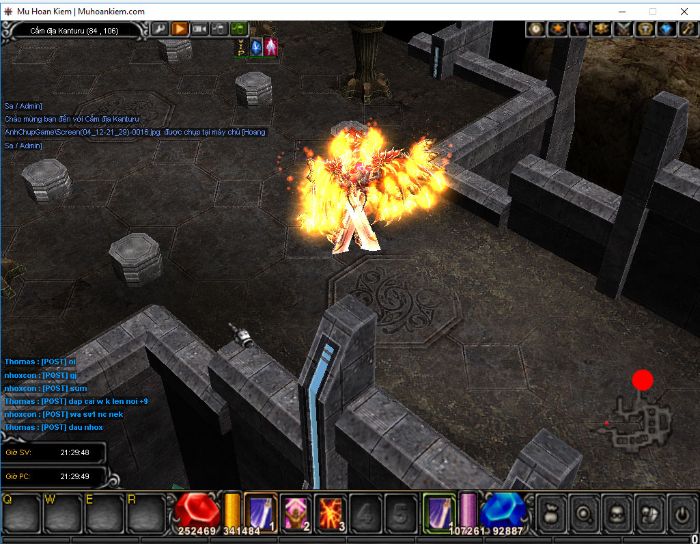Open the crossed swords toolbar icon
This screenshot has width=700, height=544.
coord(622,29)
